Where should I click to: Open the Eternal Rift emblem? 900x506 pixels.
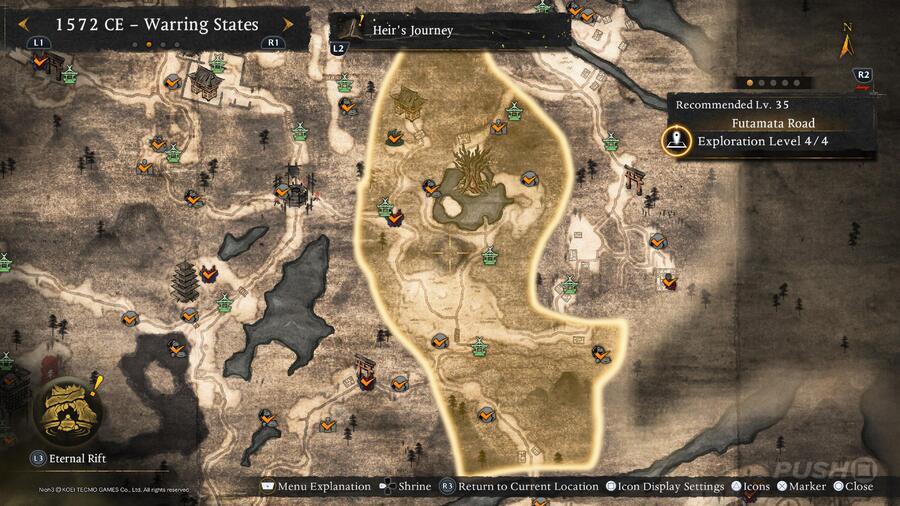[66, 411]
